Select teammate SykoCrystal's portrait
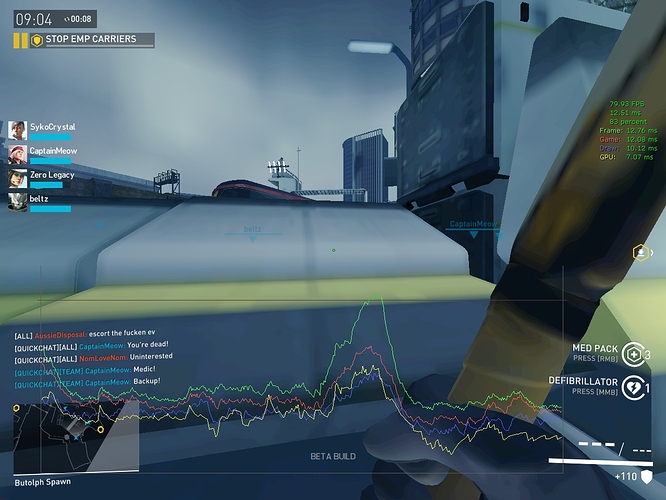666x500 pixels. 17,130
